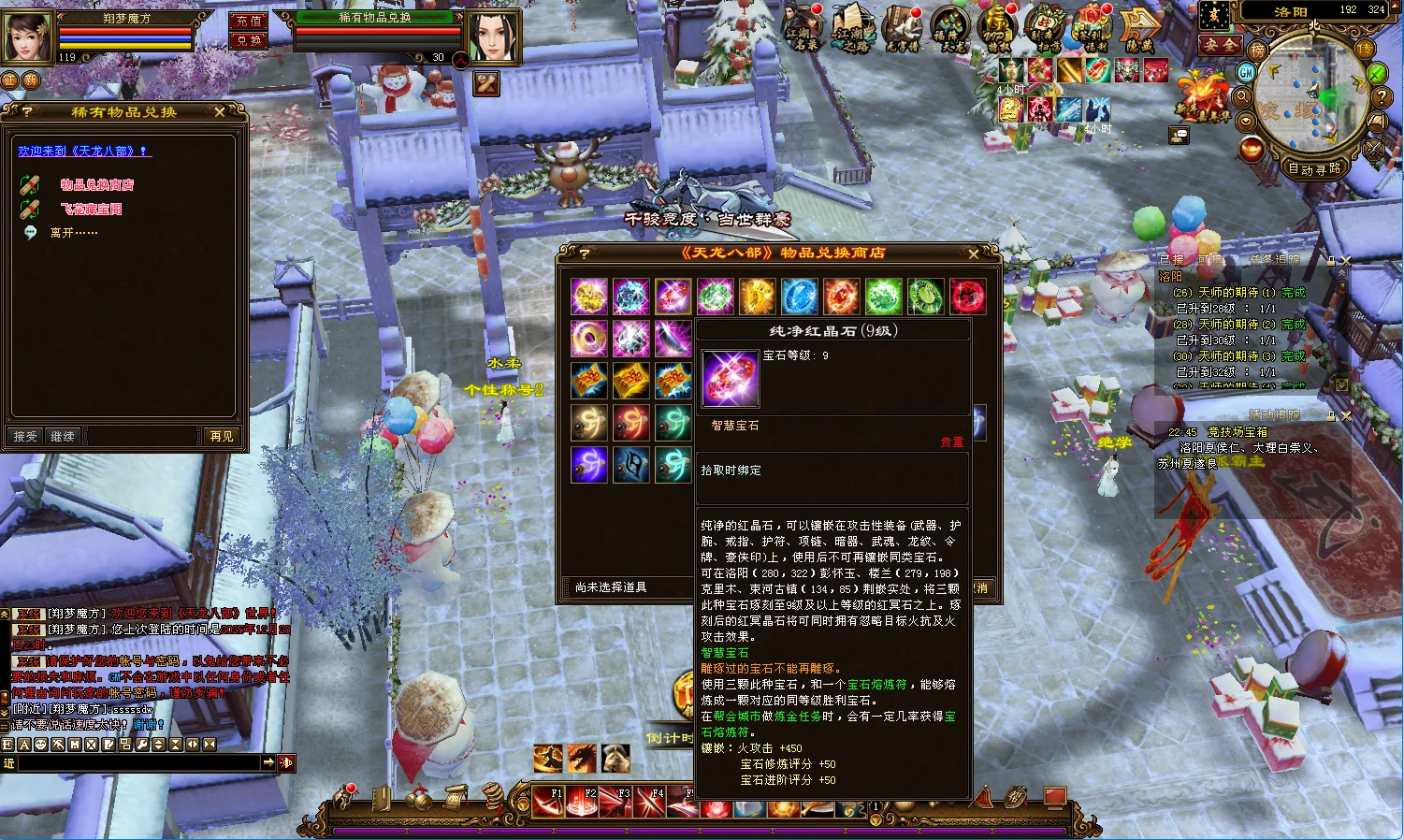Select the golden ring item in shop
1404x840 pixels.
coord(589,339)
